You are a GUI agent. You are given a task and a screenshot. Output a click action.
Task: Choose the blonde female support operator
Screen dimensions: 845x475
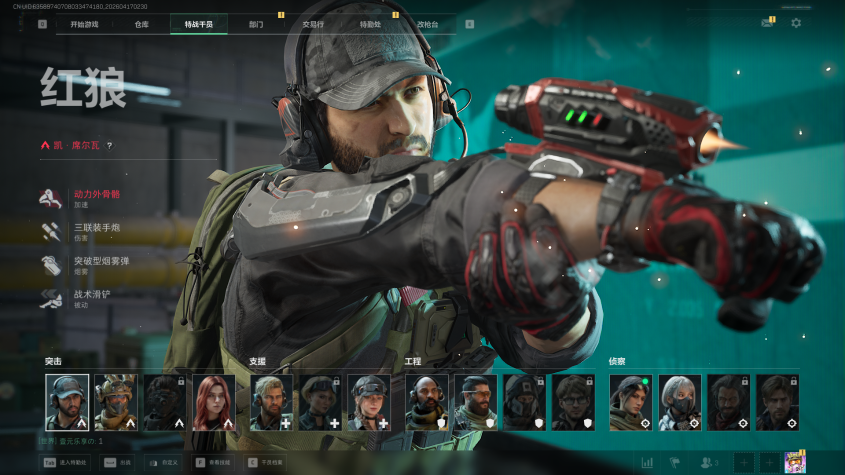[368, 402]
